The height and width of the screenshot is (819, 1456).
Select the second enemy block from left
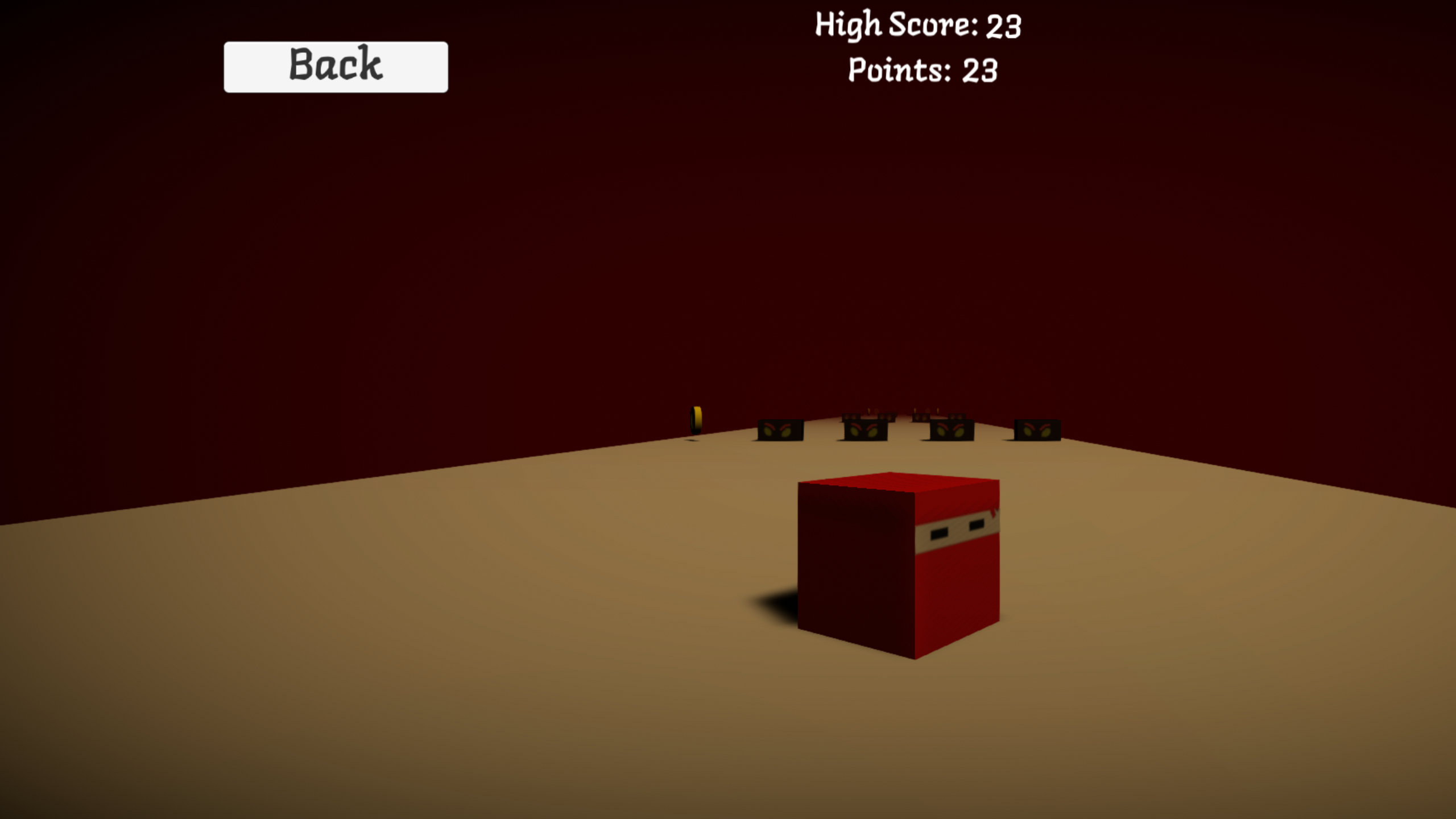(x=865, y=431)
